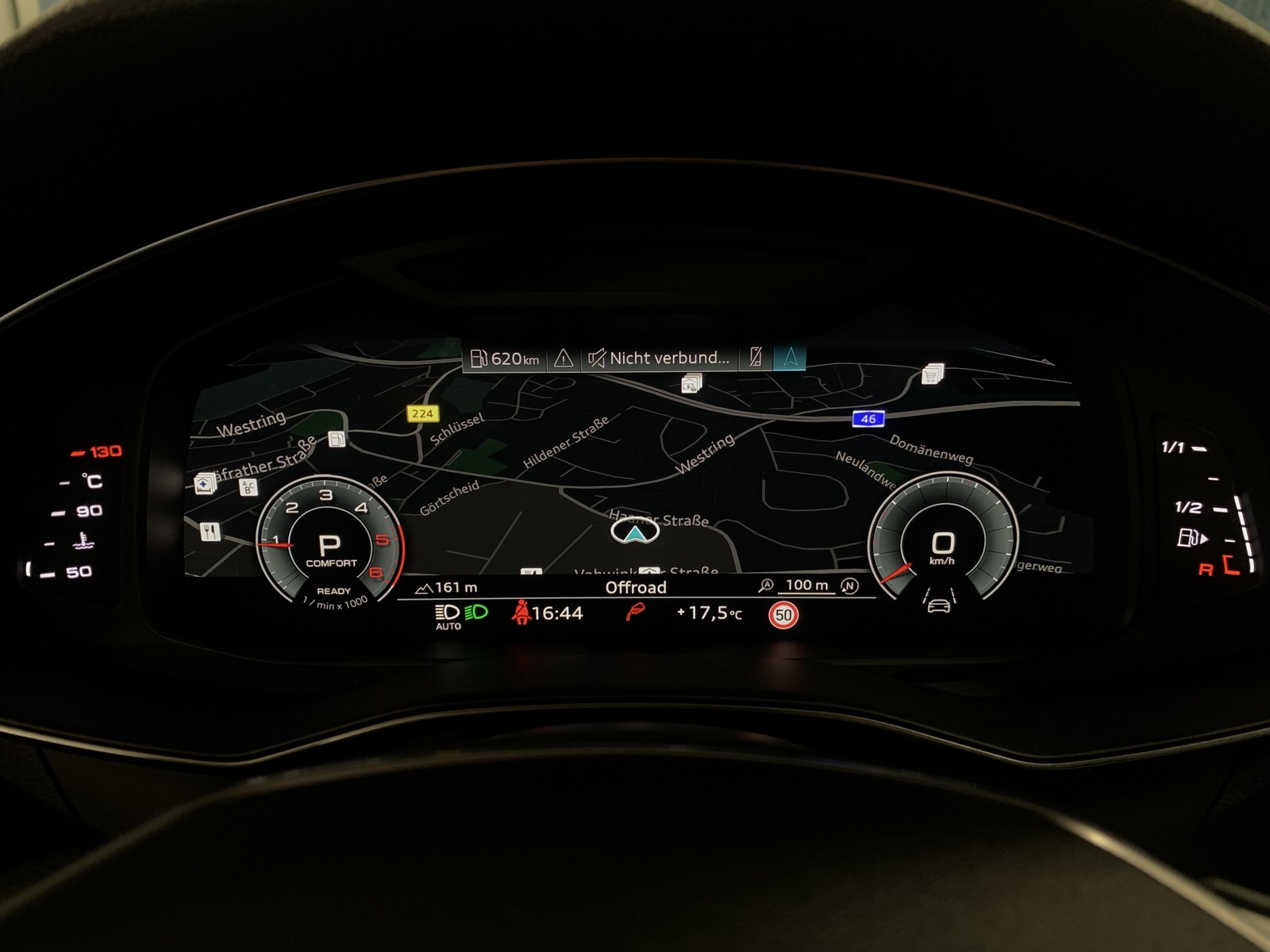1270x952 pixels.
Task: Open the 620 km fuel range tab
Action: tap(505, 359)
